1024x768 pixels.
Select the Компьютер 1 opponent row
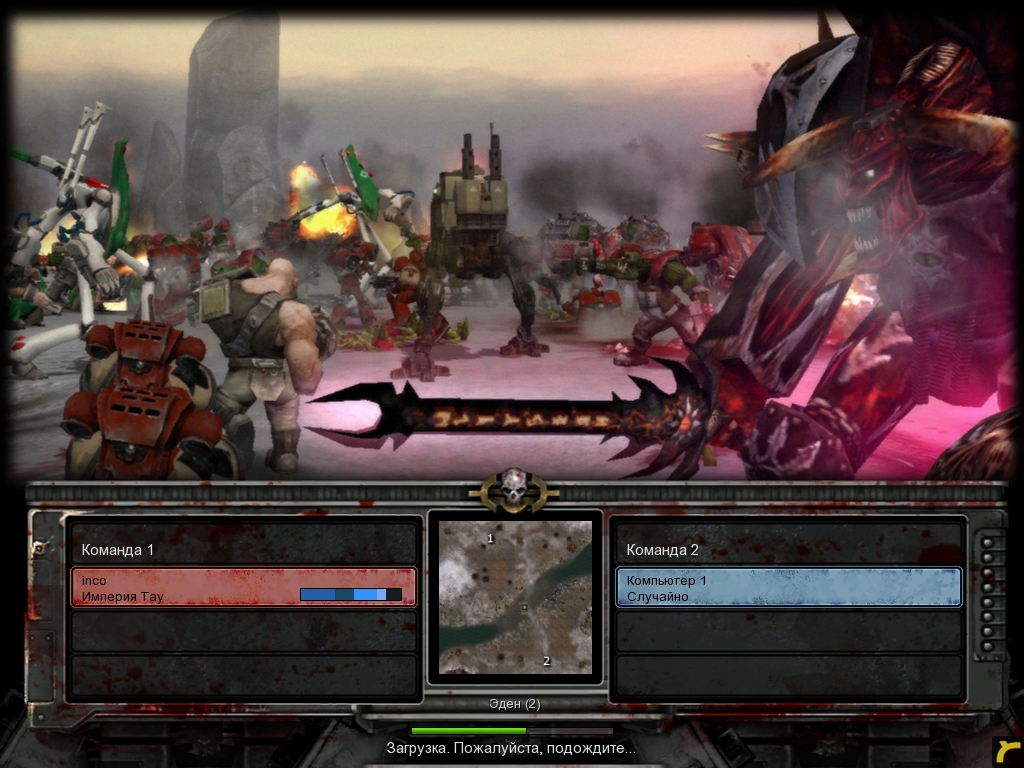click(788, 587)
